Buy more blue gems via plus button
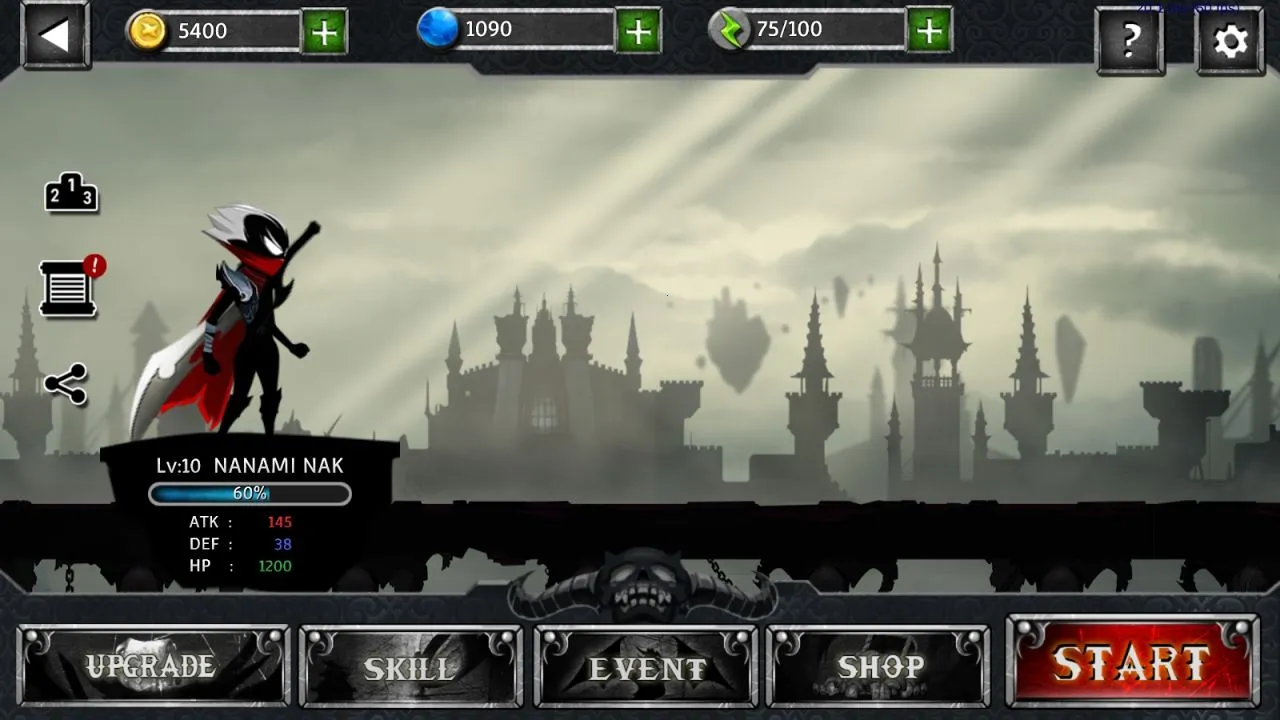The image size is (1280, 720). click(x=637, y=32)
